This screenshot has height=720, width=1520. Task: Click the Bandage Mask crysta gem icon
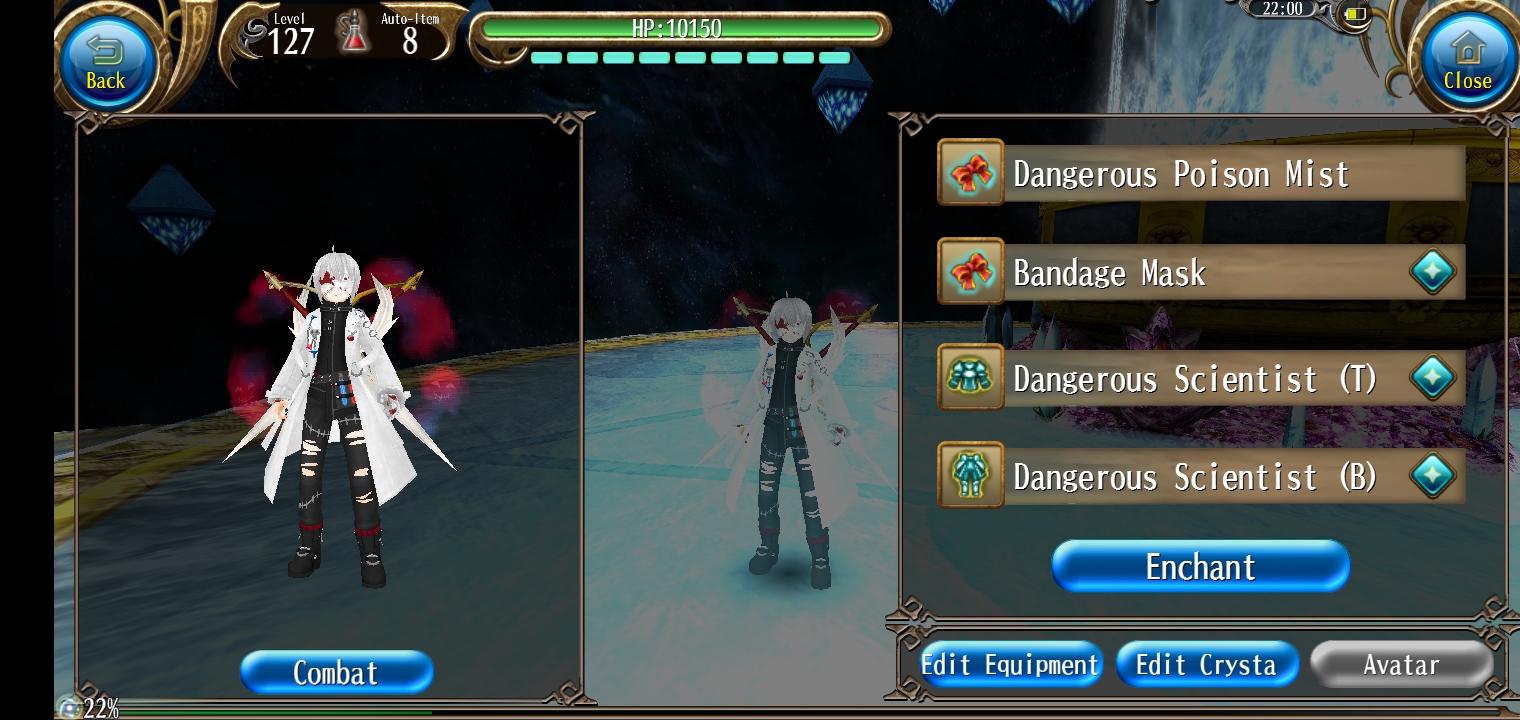point(1432,273)
